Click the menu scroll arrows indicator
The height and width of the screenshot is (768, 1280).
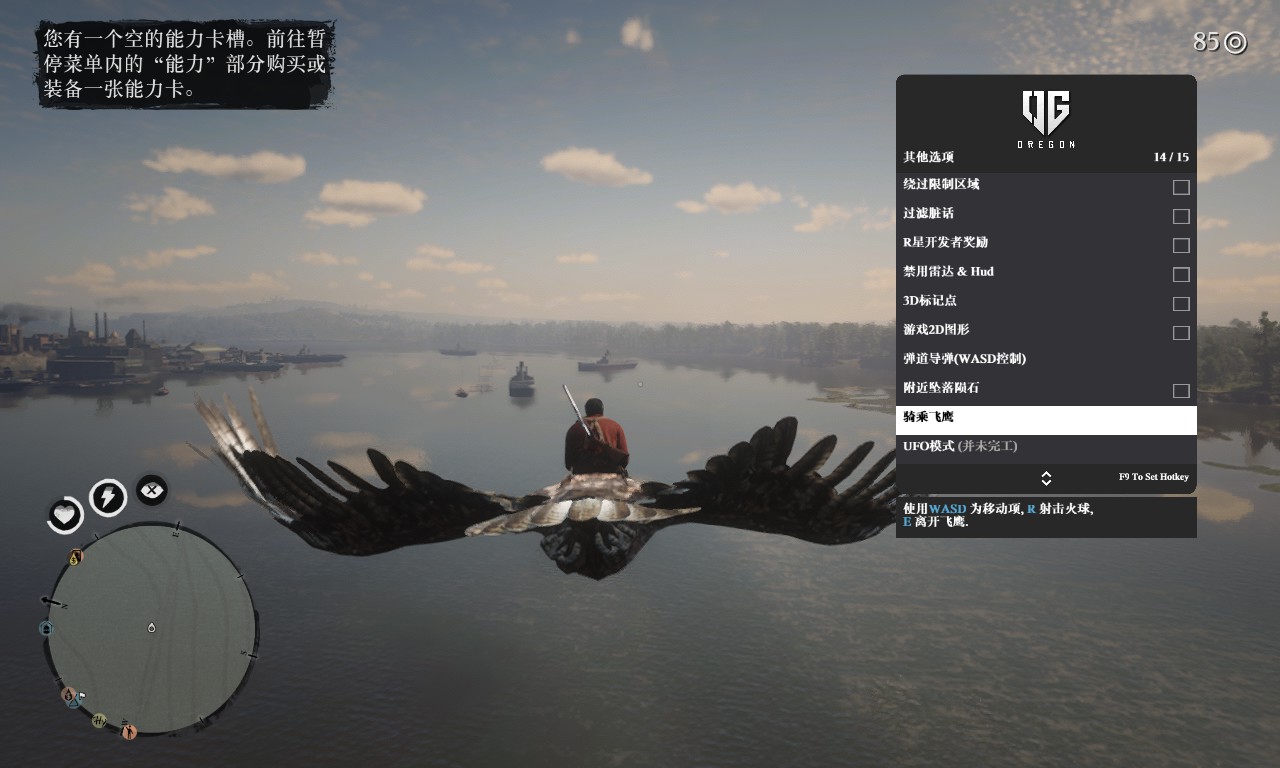(1046, 478)
